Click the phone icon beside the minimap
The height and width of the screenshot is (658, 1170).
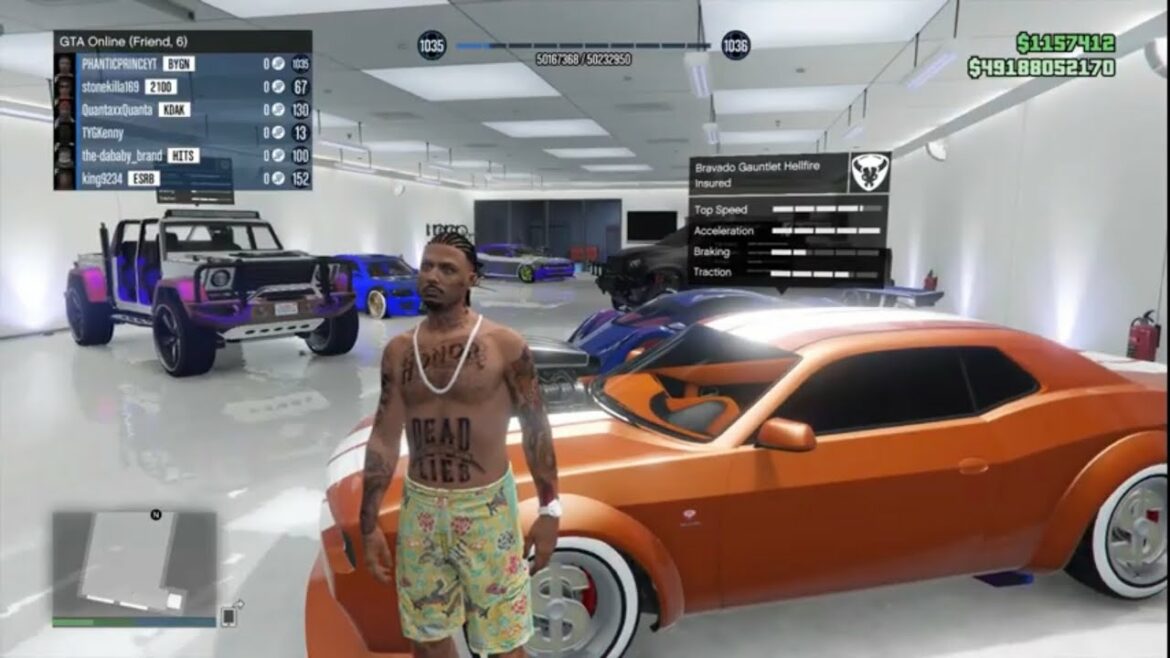click(x=230, y=615)
